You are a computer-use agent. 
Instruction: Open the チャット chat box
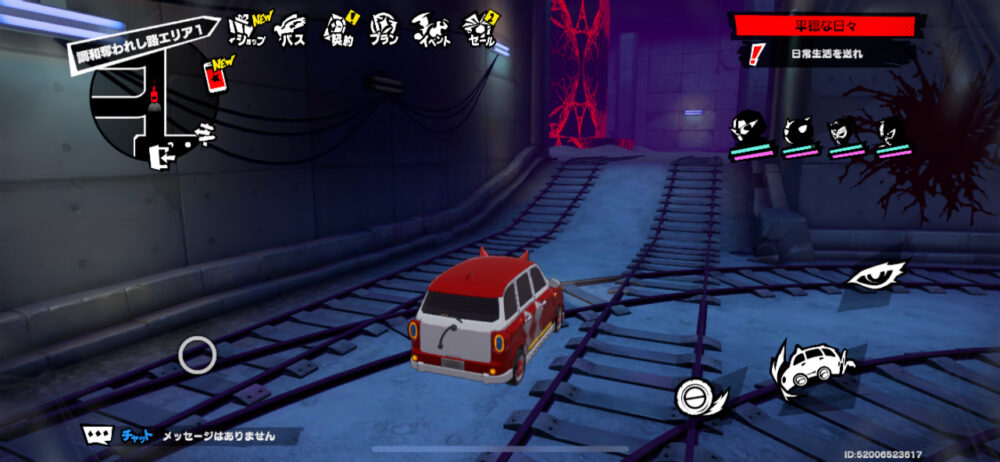pos(190,435)
